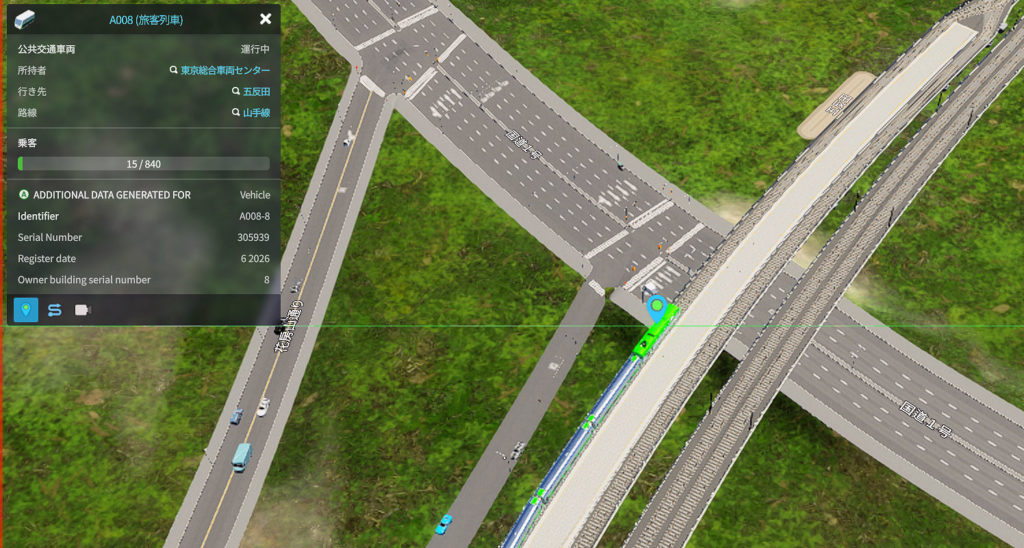This screenshot has width=1024, height=548.
Task: Click the A008 (旅客列車) panel title
Action: tap(146, 19)
